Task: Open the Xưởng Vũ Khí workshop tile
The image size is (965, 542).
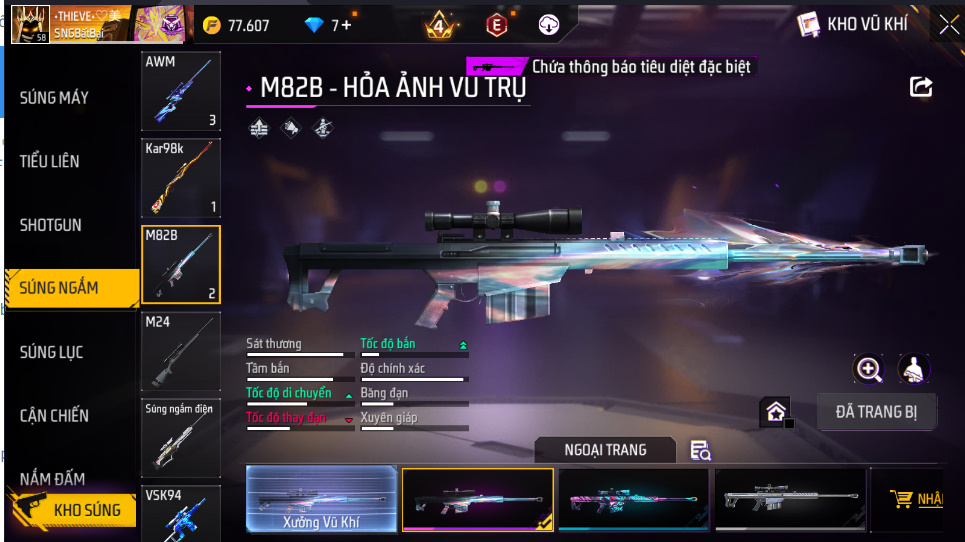Action: 321,498
